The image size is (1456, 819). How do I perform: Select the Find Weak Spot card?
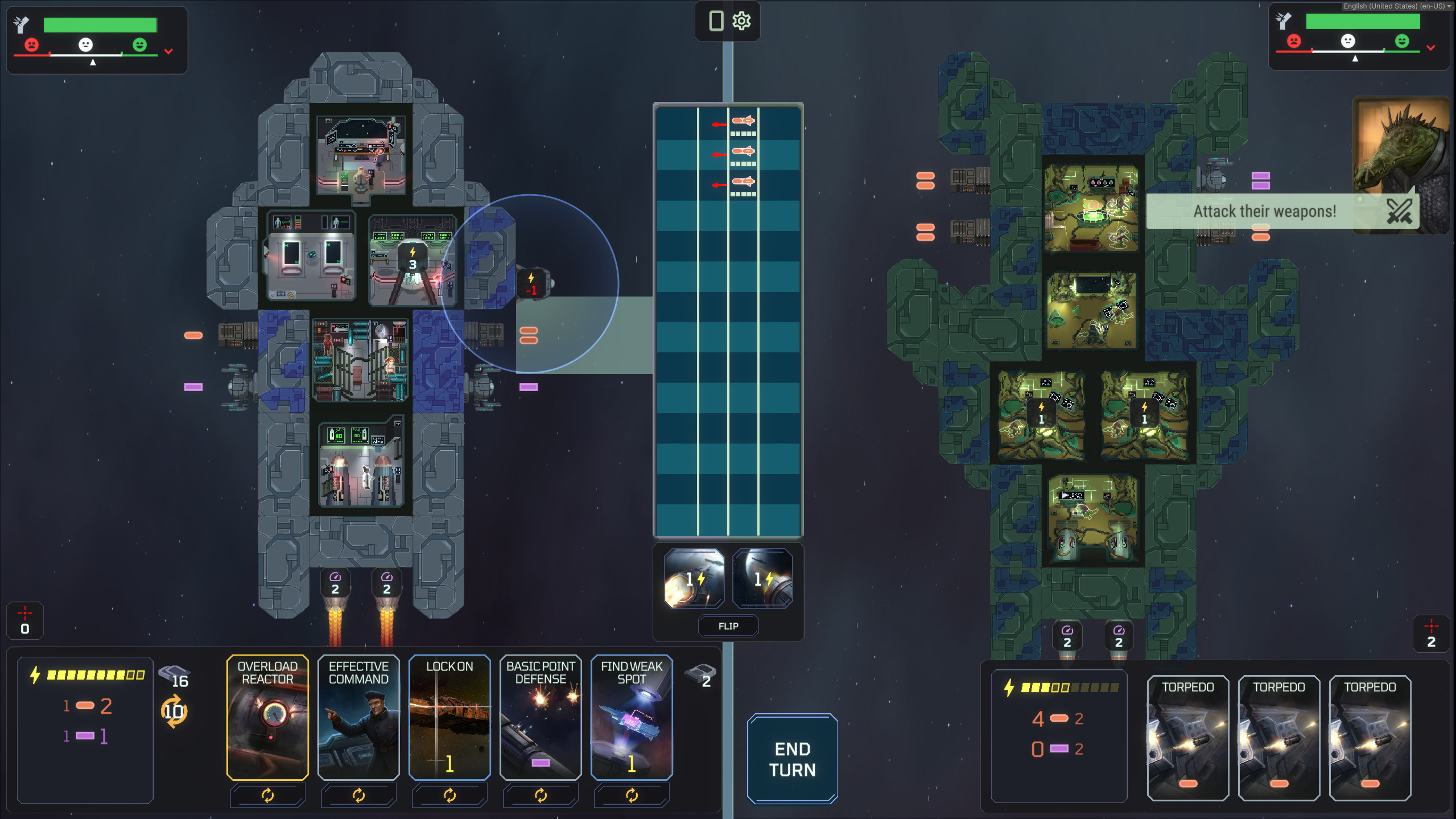[x=632, y=717]
